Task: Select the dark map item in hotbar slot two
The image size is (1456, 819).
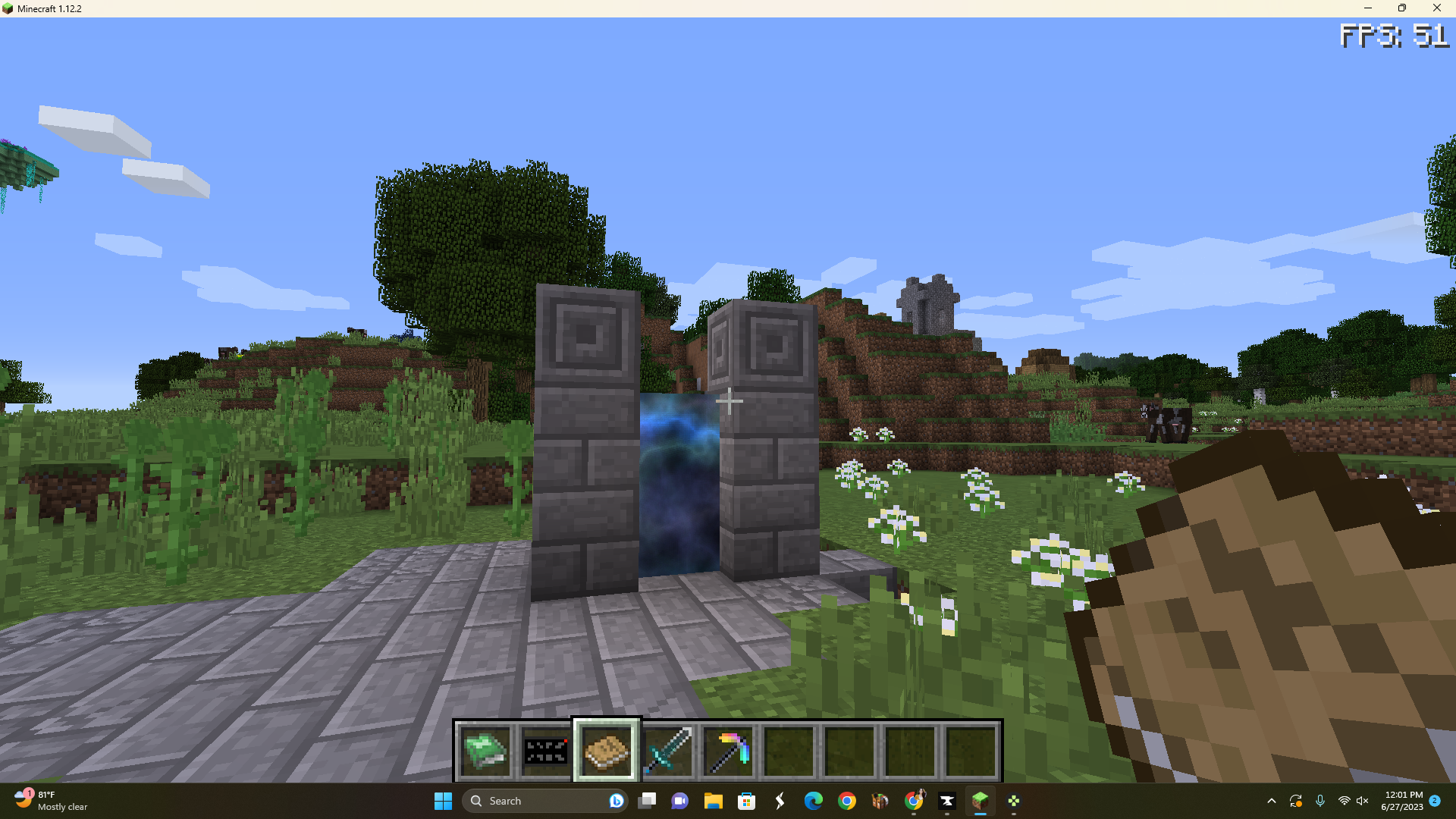Action: [546, 751]
